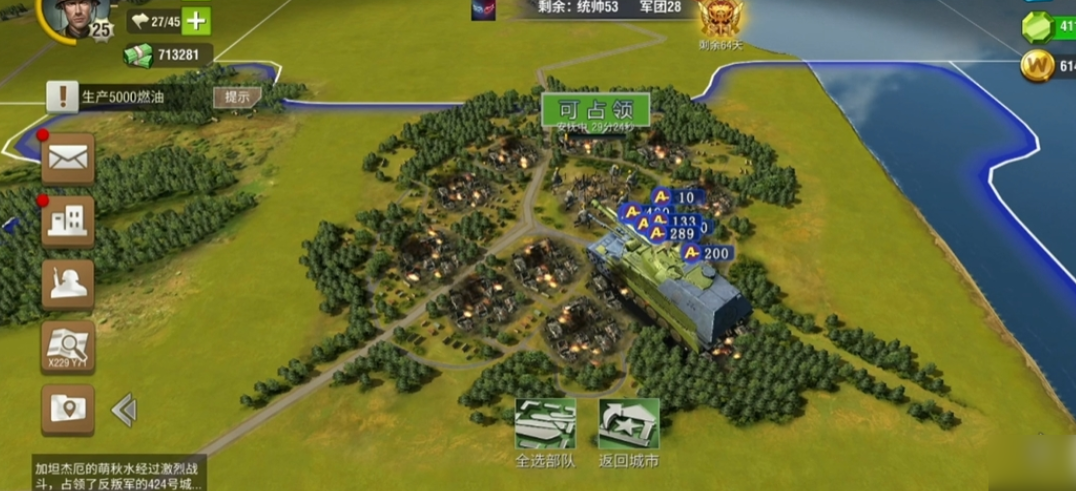The image size is (1076, 491).
Task: Open the city buildings menu
Action: tap(68, 221)
